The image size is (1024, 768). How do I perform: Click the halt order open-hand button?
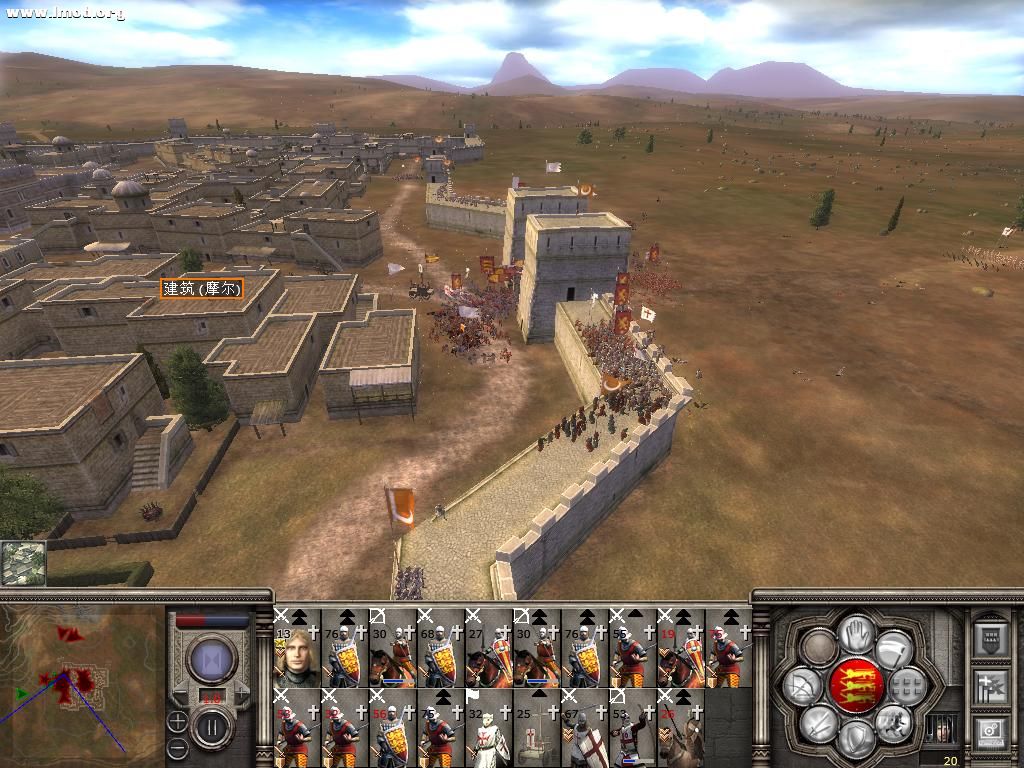(855, 632)
